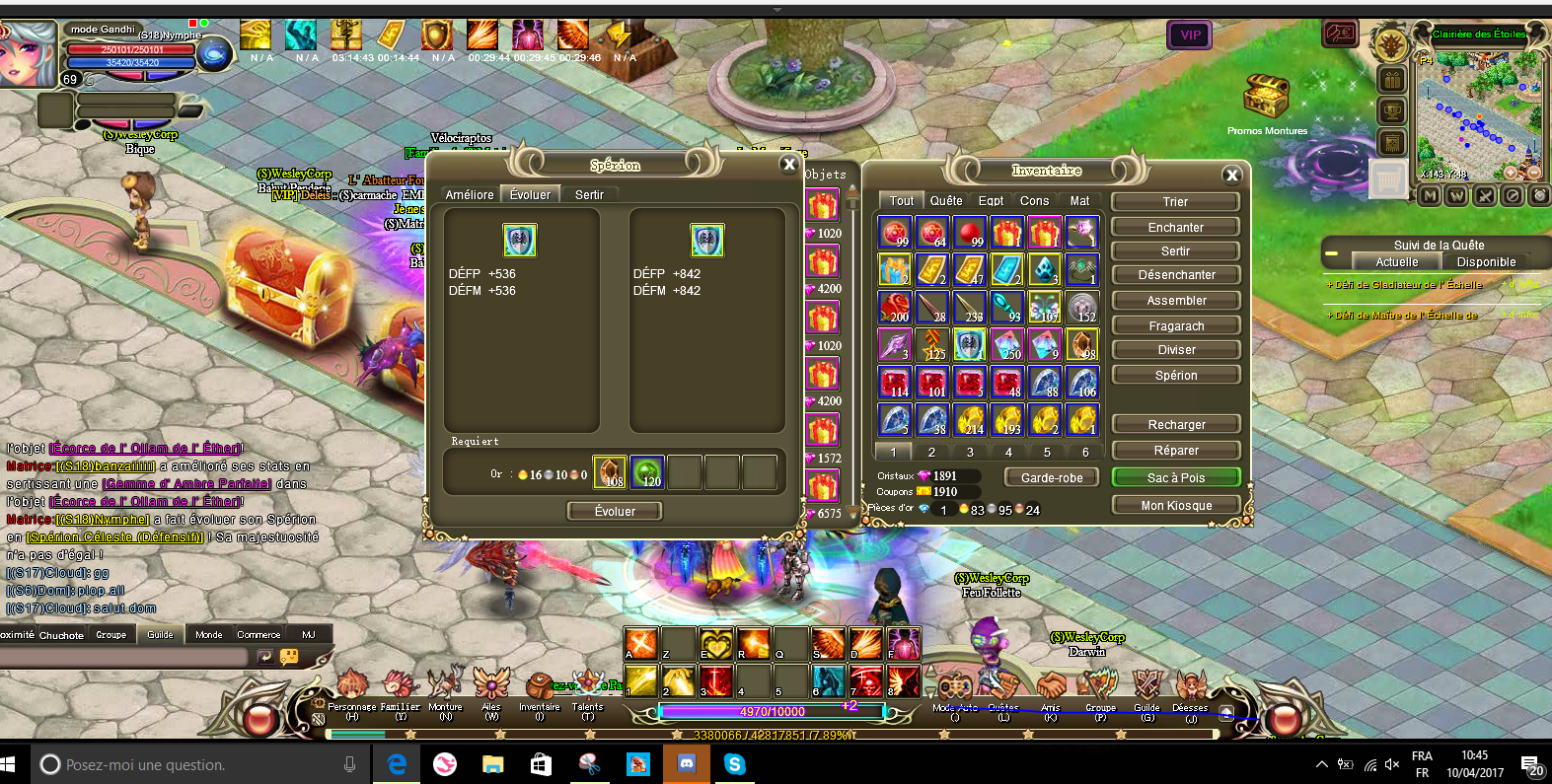This screenshot has width=1552, height=784.
Task: Switch quest tracker to Disponible tab
Action: 1486,262
